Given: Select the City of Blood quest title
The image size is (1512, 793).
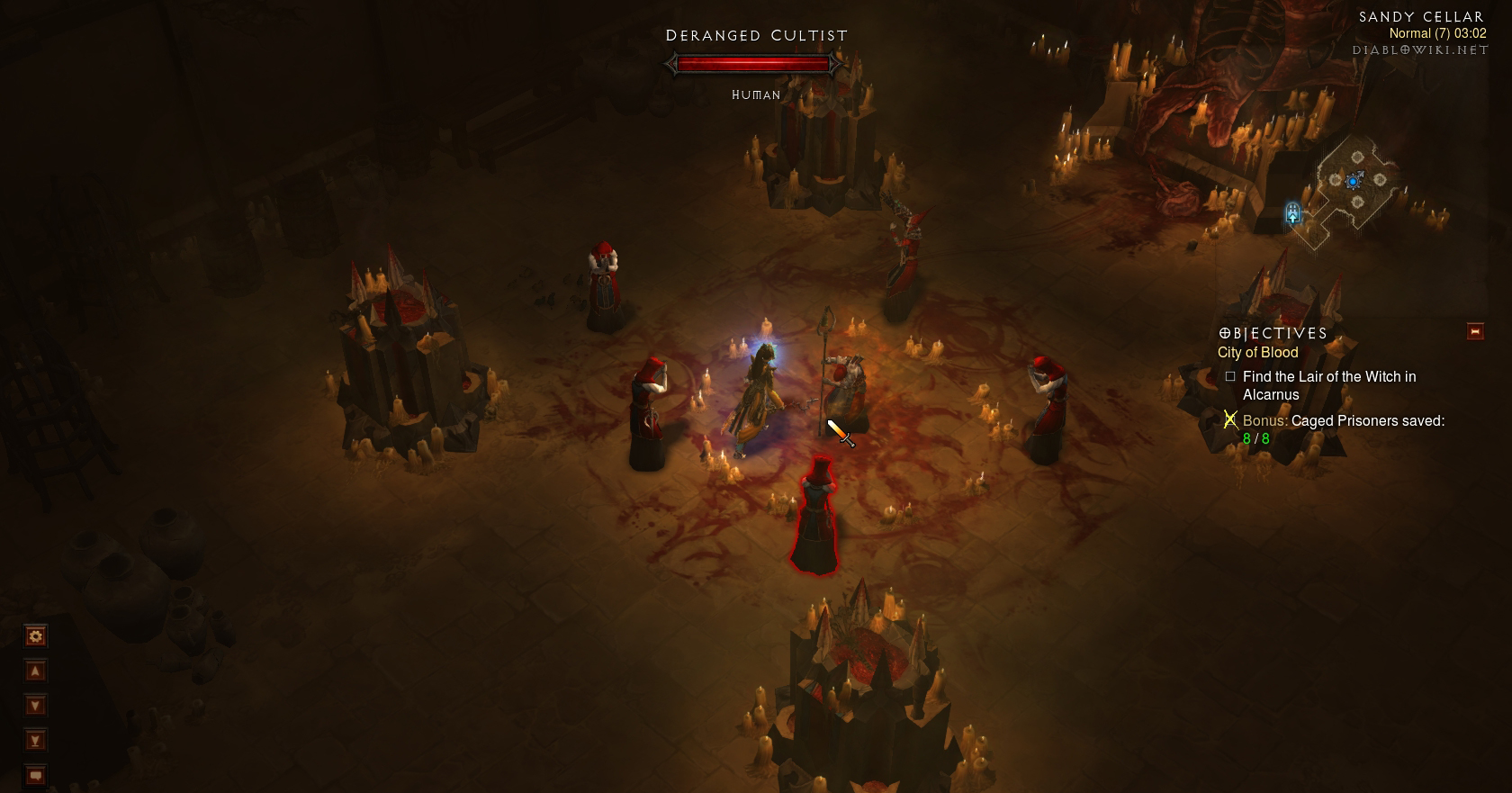Looking at the screenshot, I should pos(1257,353).
